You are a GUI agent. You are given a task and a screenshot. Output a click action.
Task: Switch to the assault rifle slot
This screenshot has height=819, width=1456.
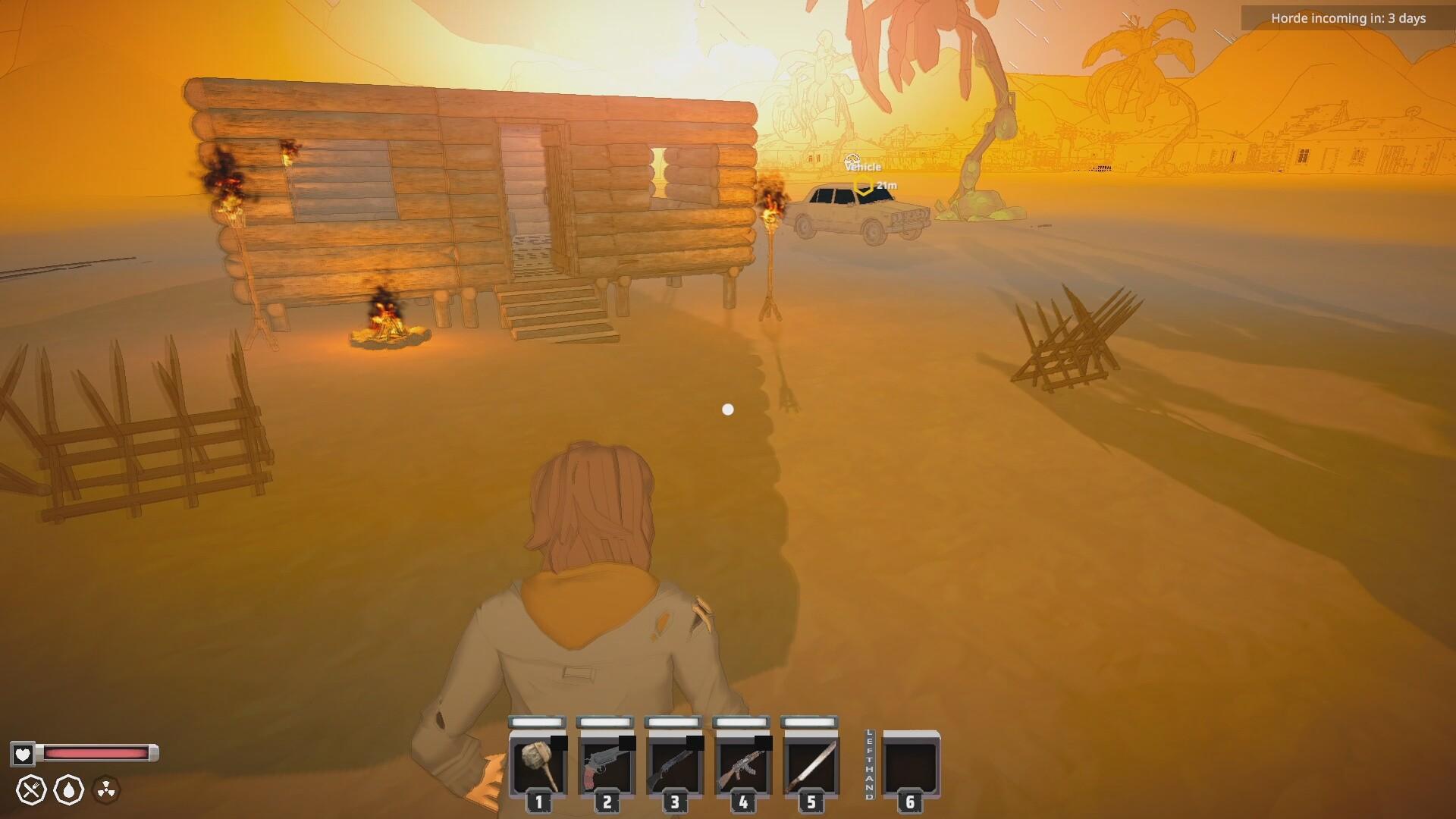click(743, 764)
